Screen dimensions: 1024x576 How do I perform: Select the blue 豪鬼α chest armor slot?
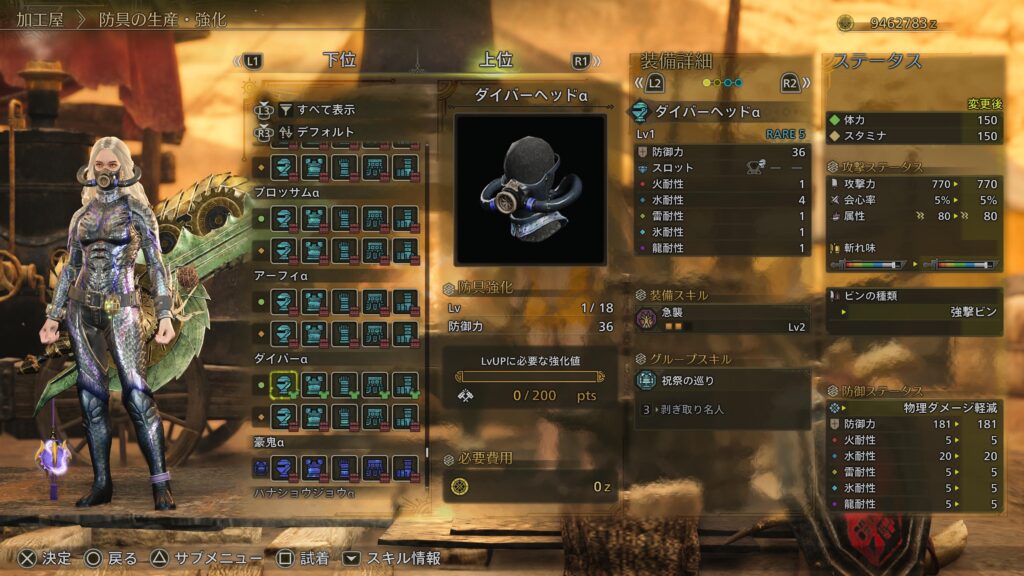pos(314,466)
